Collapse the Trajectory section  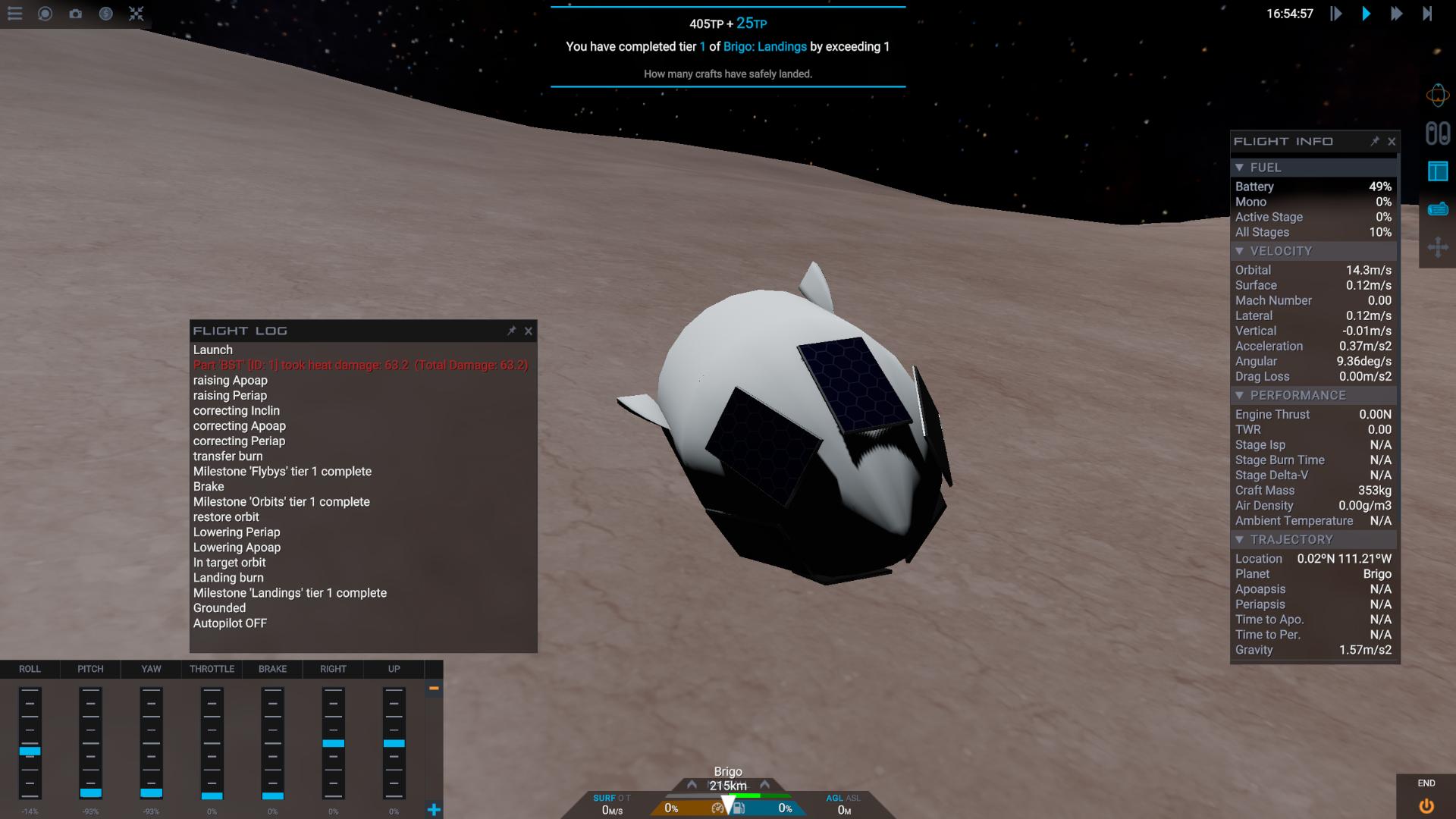[x=1239, y=539]
